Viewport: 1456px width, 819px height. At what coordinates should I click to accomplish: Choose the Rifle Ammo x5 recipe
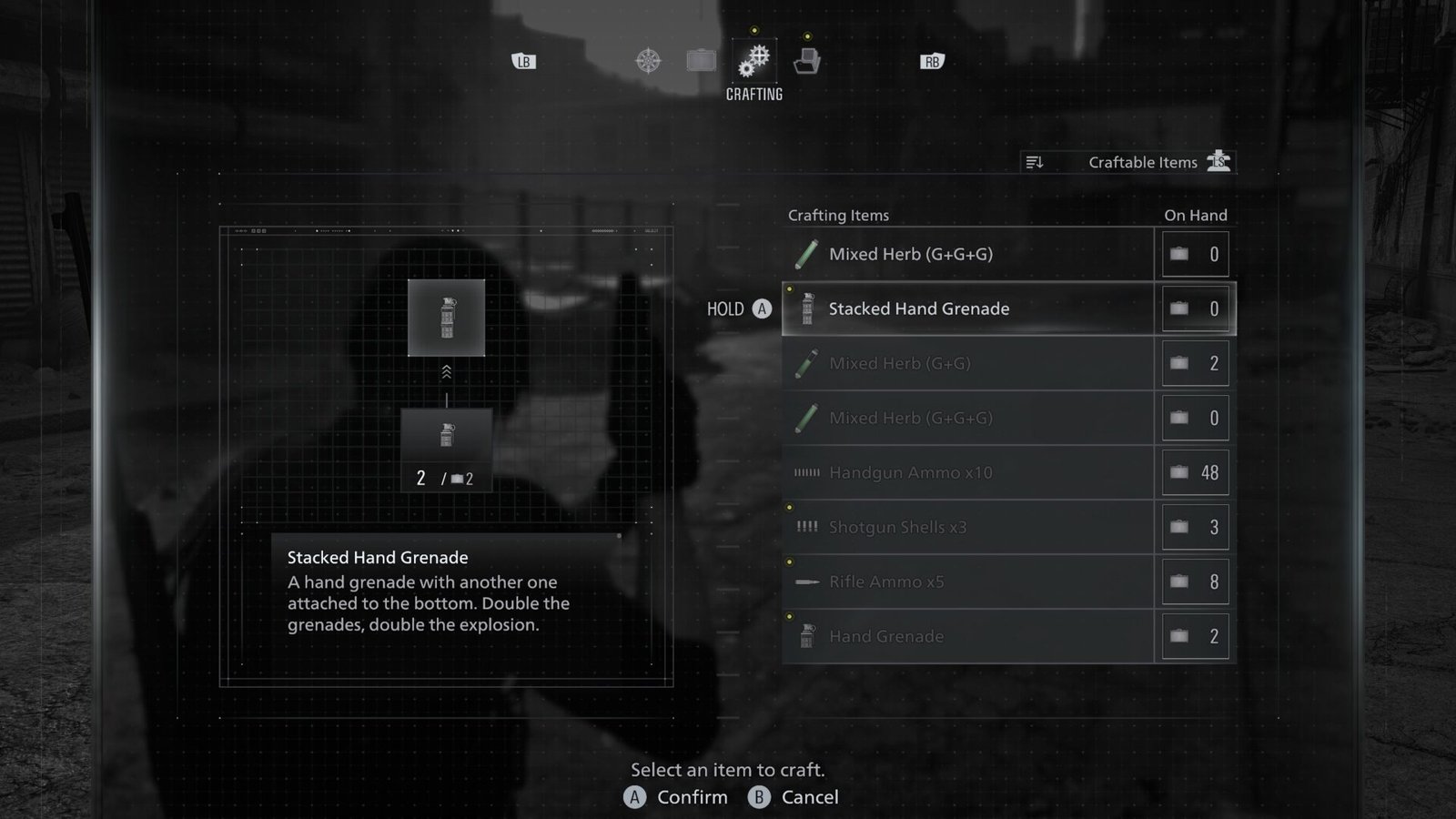(967, 582)
